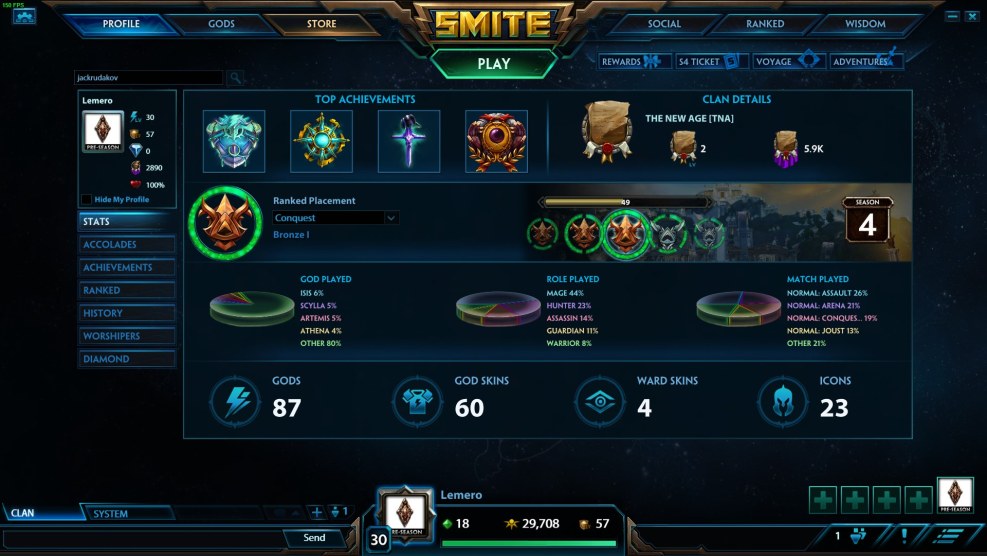View match History
Image resolution: width=987 pixels, height=556 pixels.
point(127,313)
